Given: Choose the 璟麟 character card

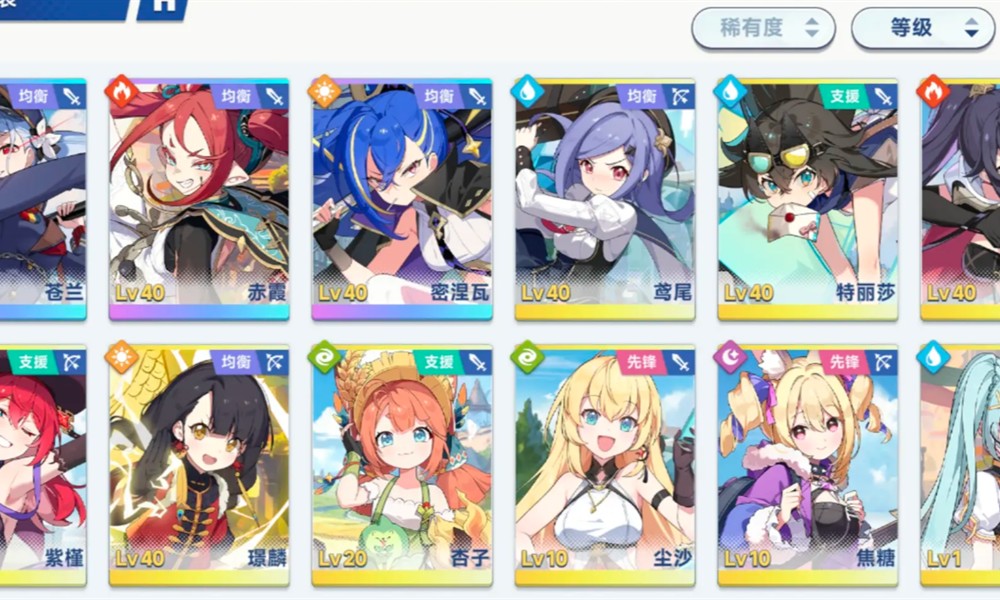Looking at the screenshot, I should pyautogui.click(x=198, y=465).
